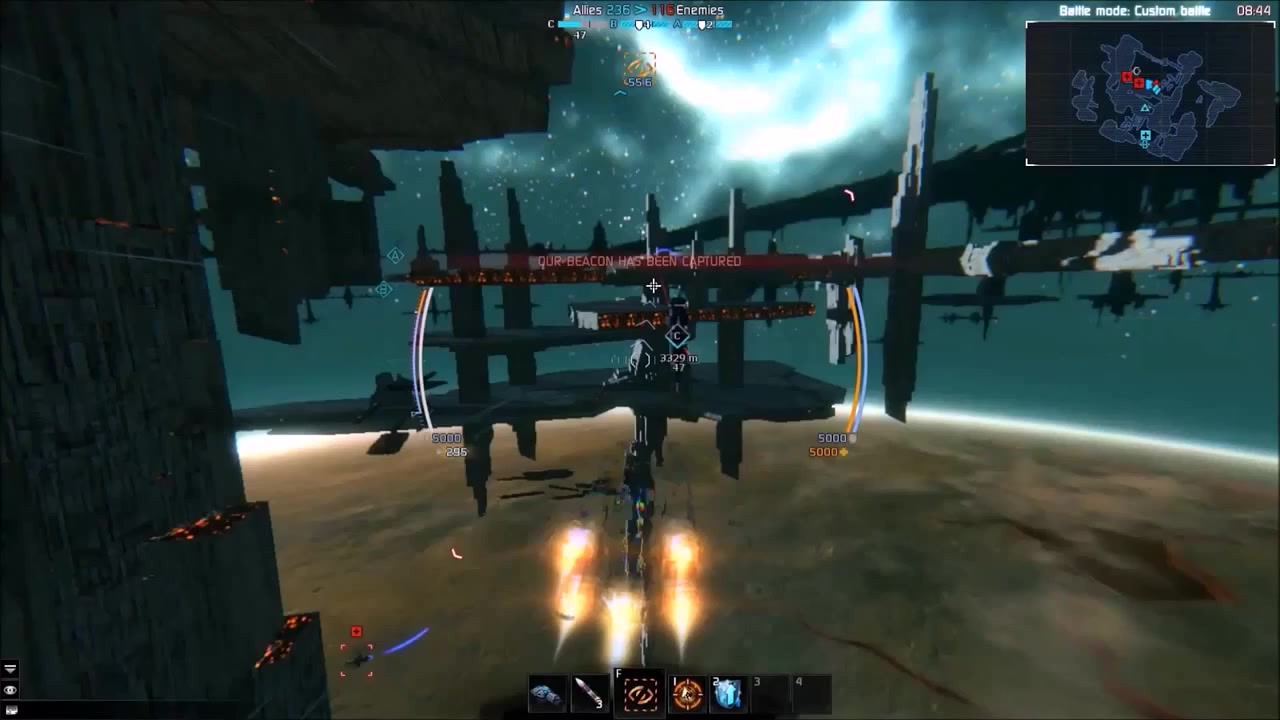
Task: Activate the crossed-eye cloak module on F
Action: (x=639, y=693)
